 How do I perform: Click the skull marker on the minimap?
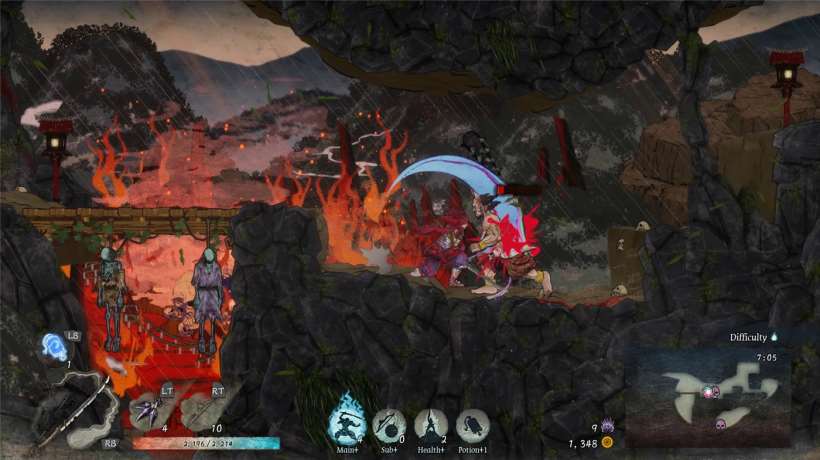[718, 424]
